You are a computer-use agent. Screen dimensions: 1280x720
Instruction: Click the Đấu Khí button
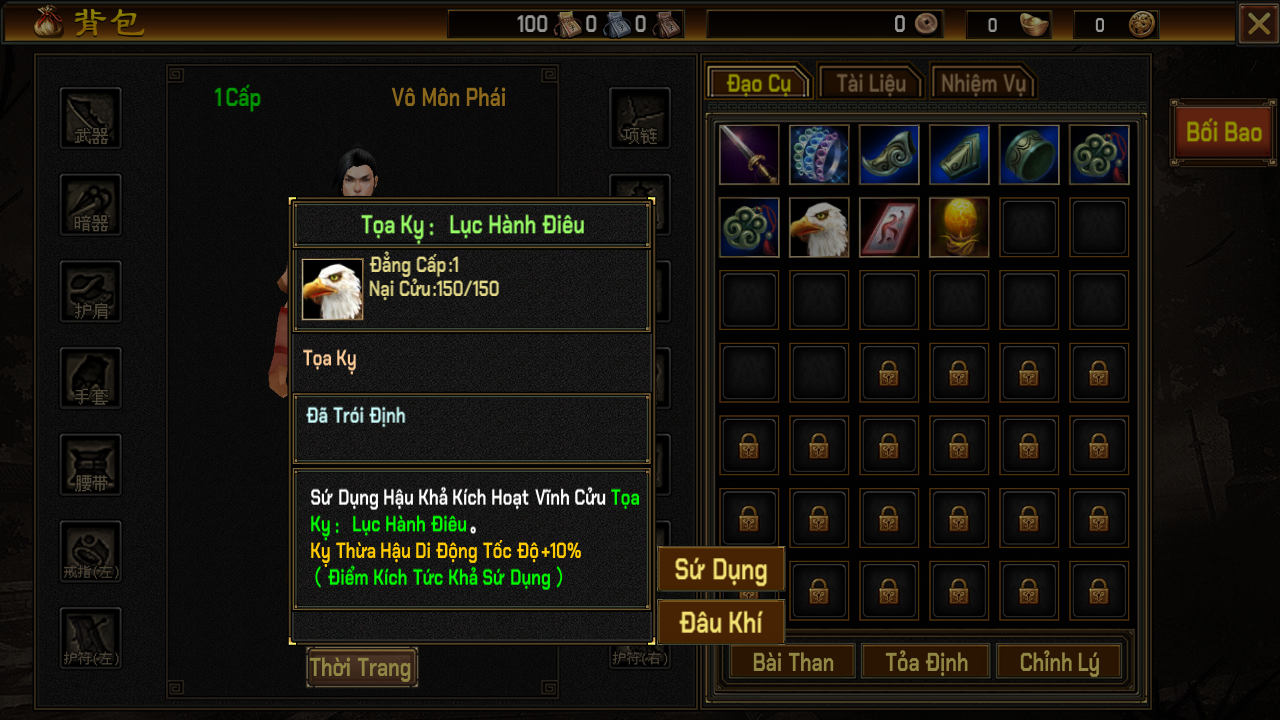(720, 622)
